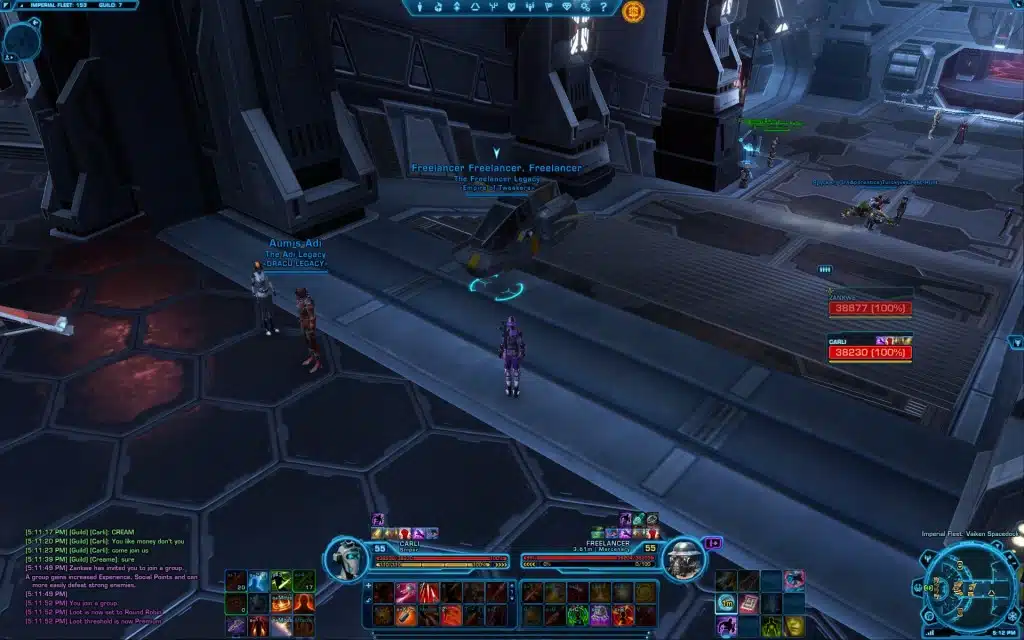Select Carli's player portrait
The height and width of the screenshot is (640, 1024).
pyautogui.click(x=347, y=556)
